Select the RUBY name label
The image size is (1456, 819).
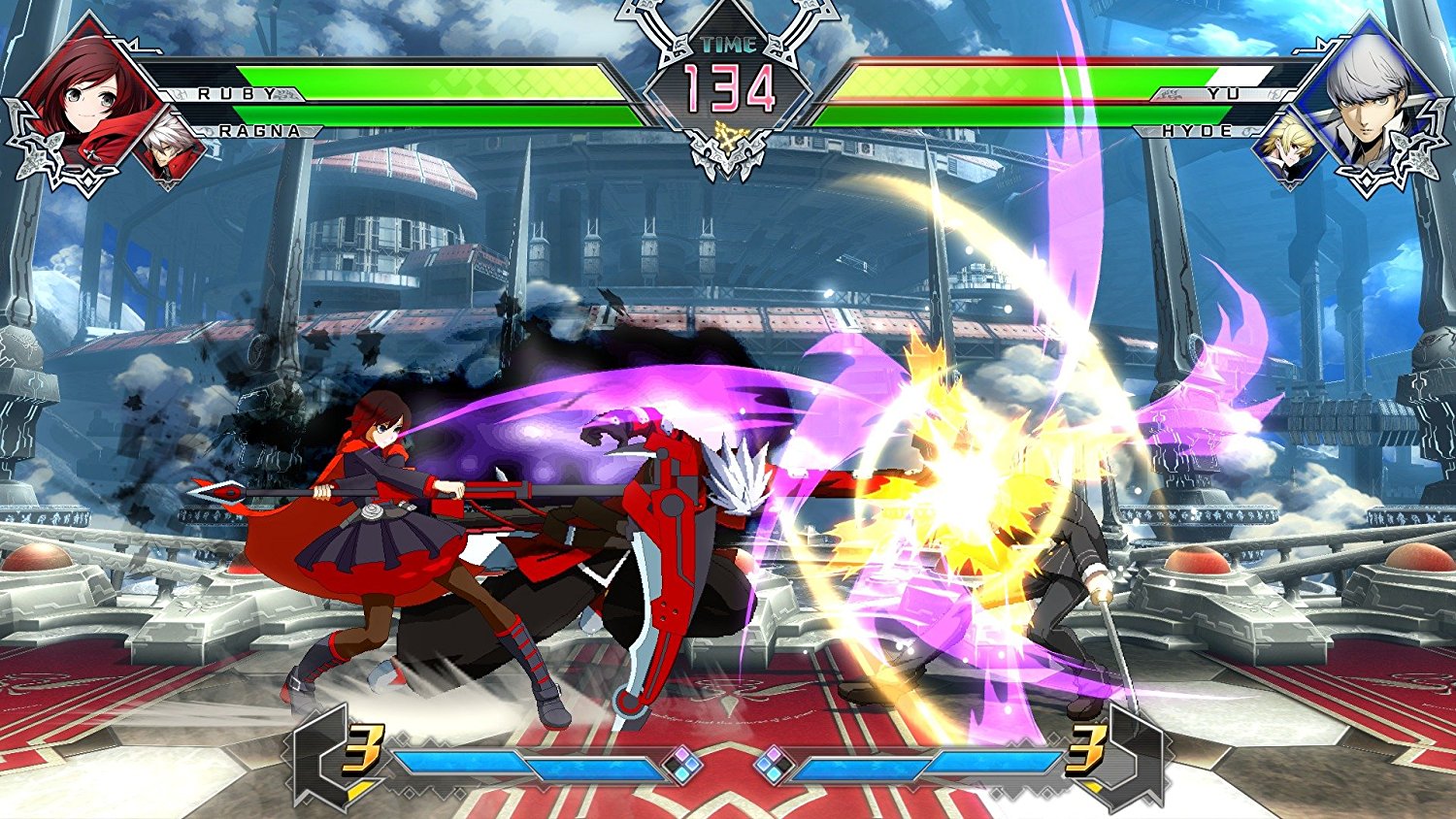233,92
